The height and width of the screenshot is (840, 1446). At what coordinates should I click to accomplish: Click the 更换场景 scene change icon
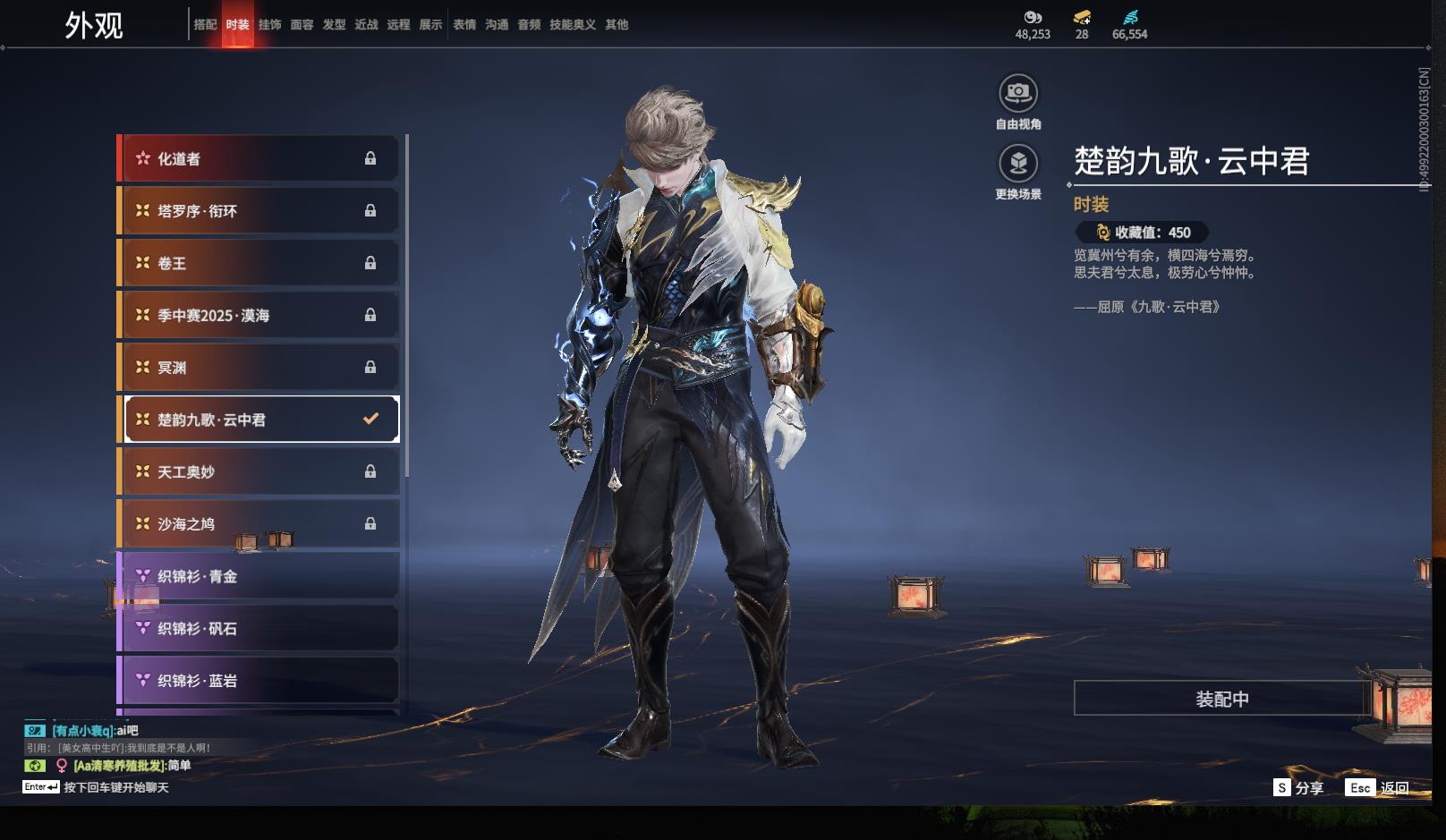[1018, 164]
